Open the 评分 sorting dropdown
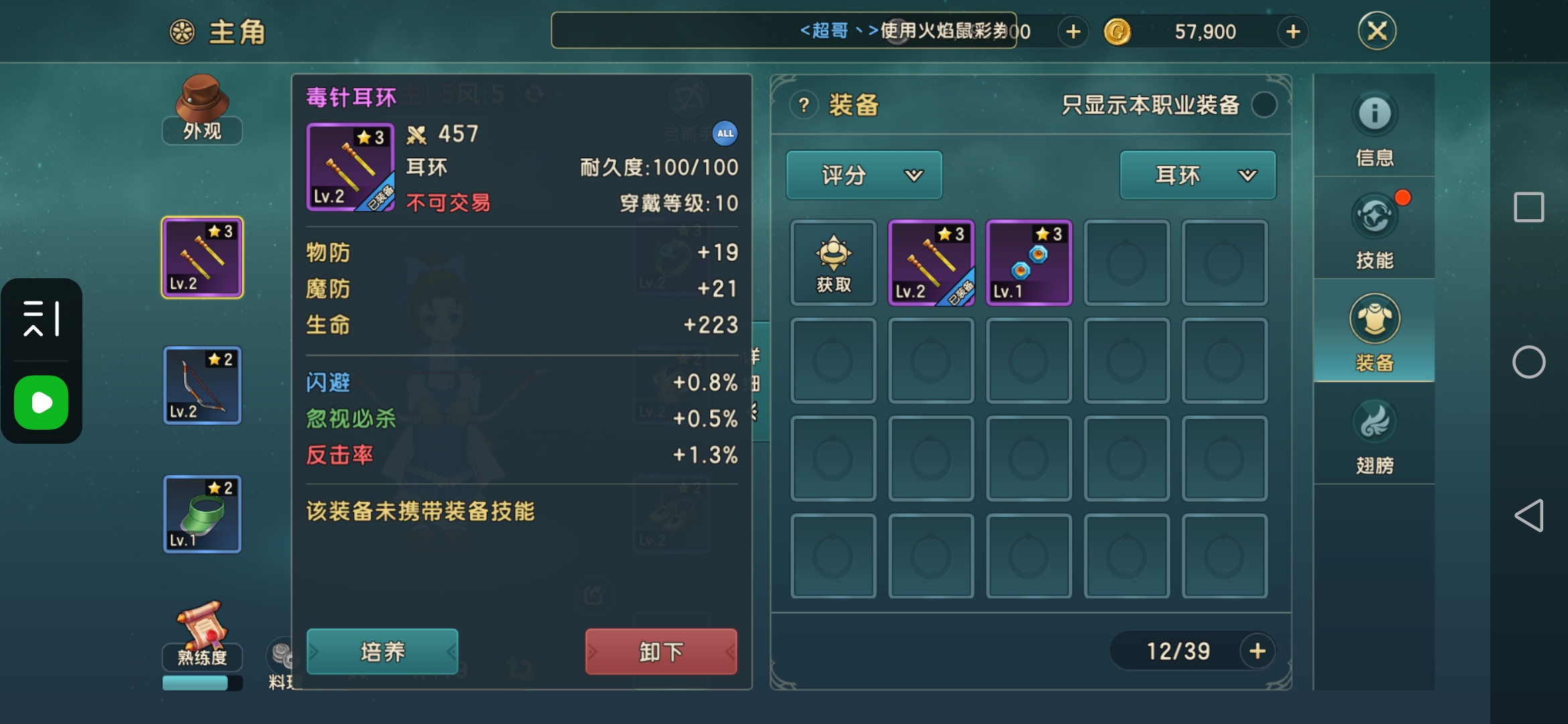 click(x=864, y=175)
